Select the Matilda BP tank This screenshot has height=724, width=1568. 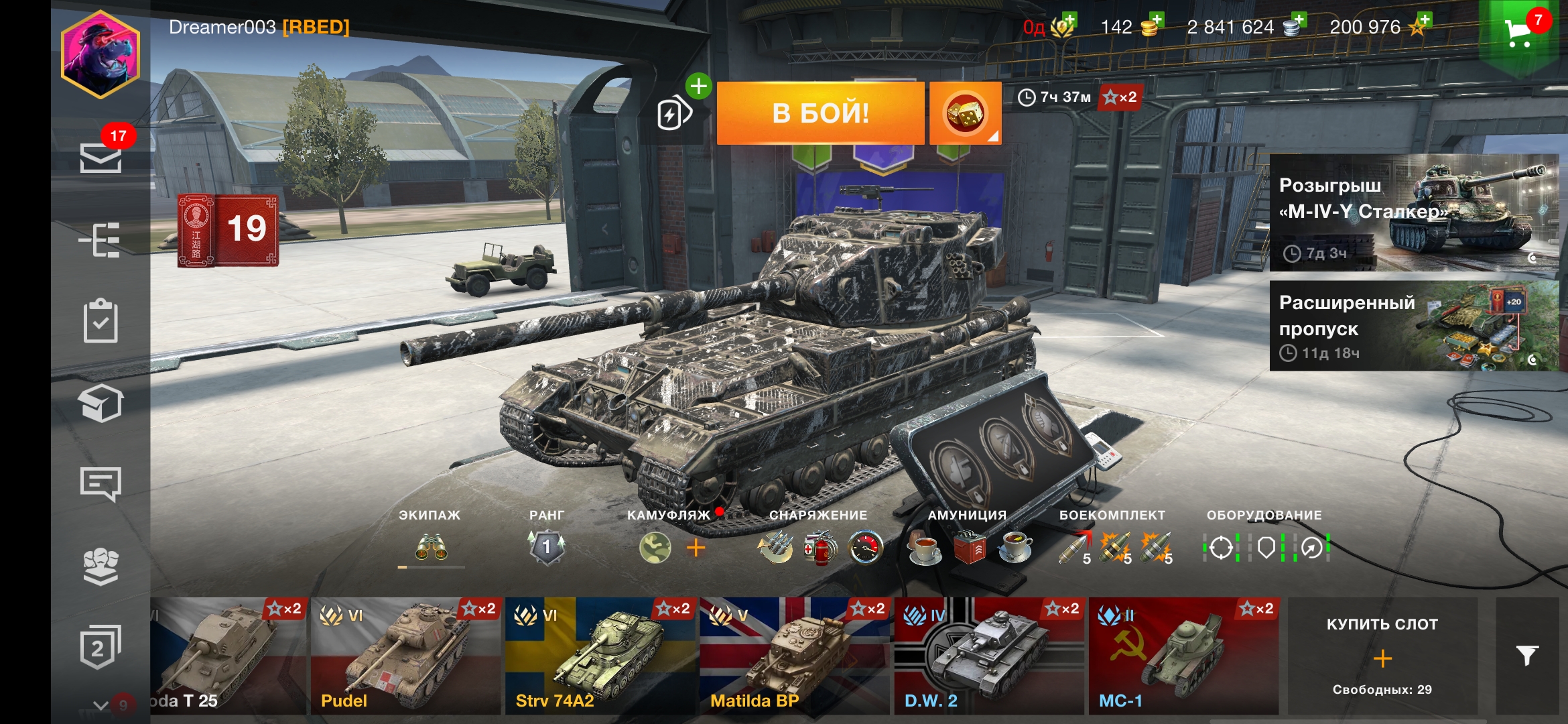pyautogui.click(x=795, y=656)
